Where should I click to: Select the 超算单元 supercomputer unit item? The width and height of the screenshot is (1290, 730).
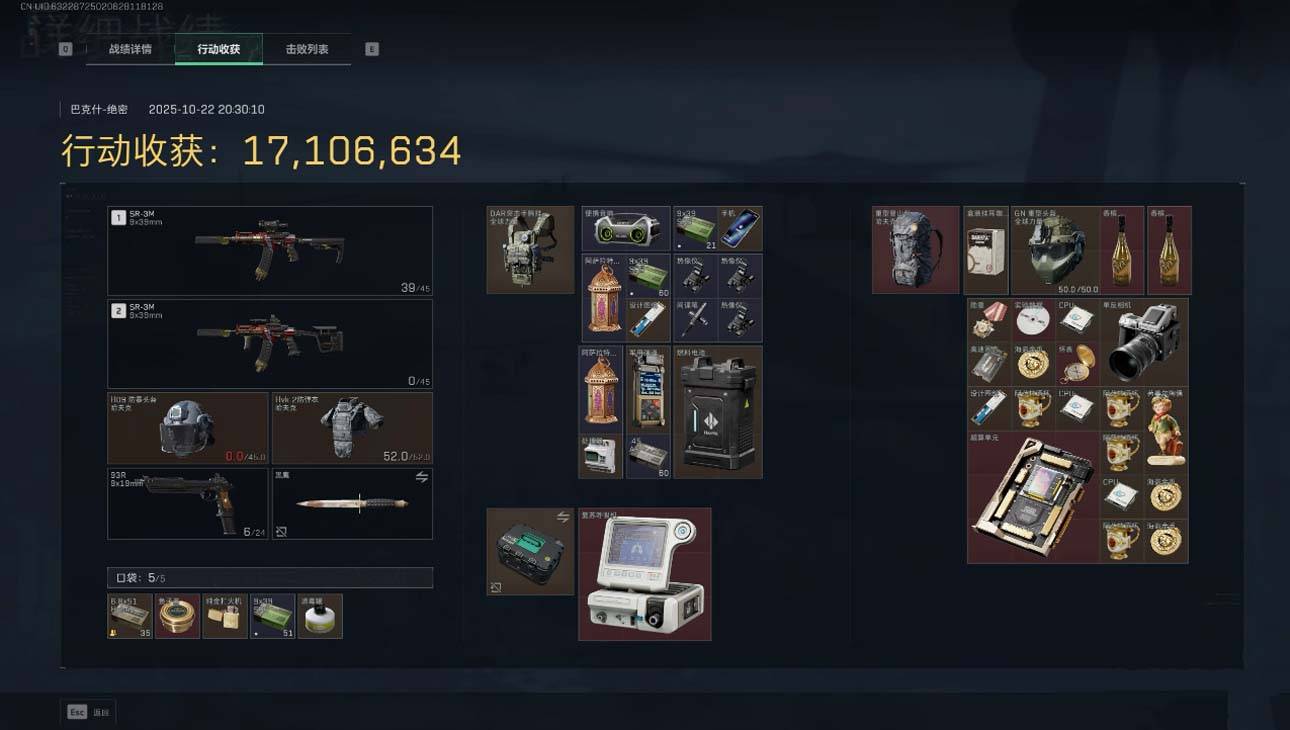pyautogui.click(x=1033, y=497)
